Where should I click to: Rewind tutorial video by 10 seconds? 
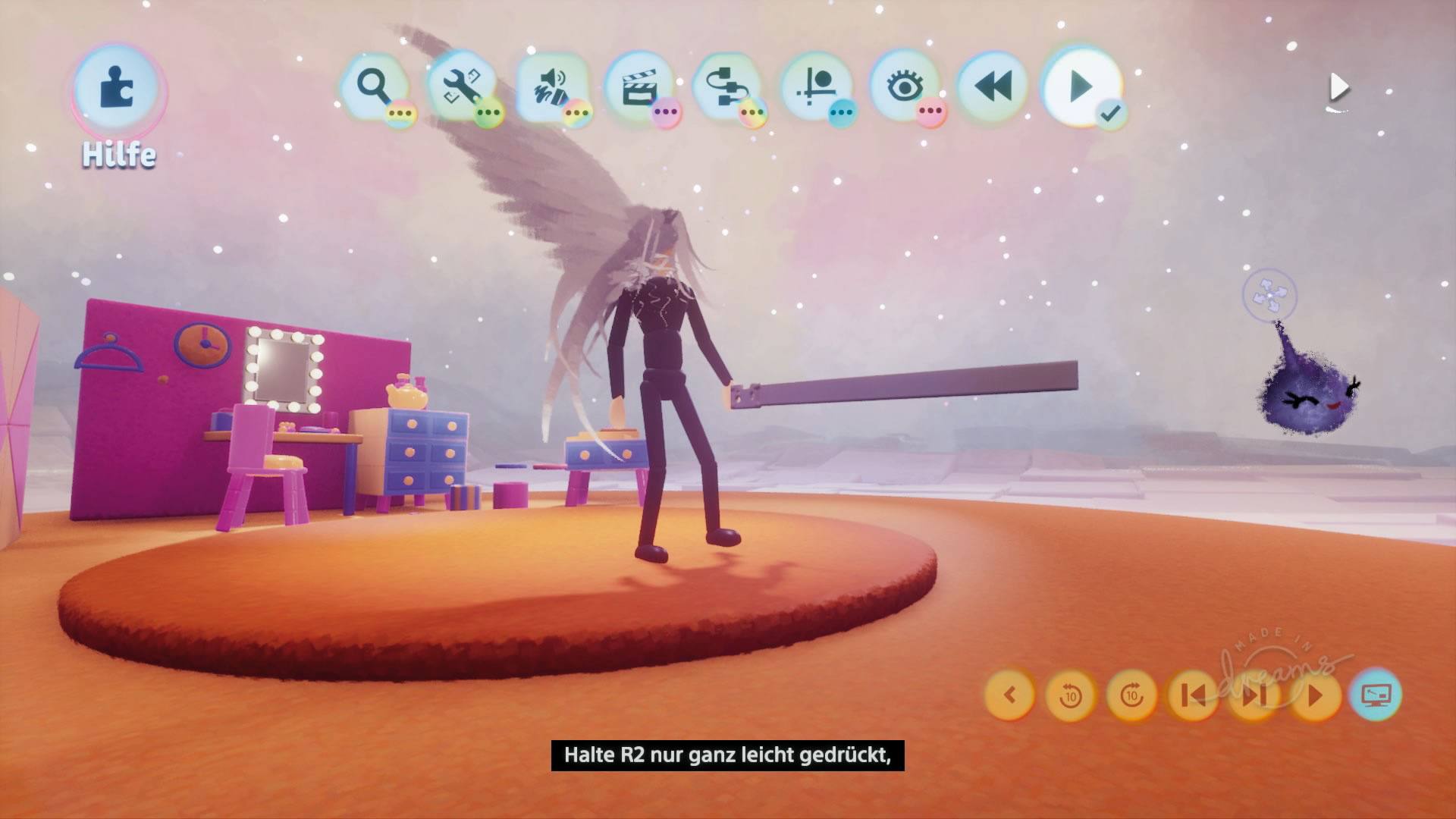1070,695
